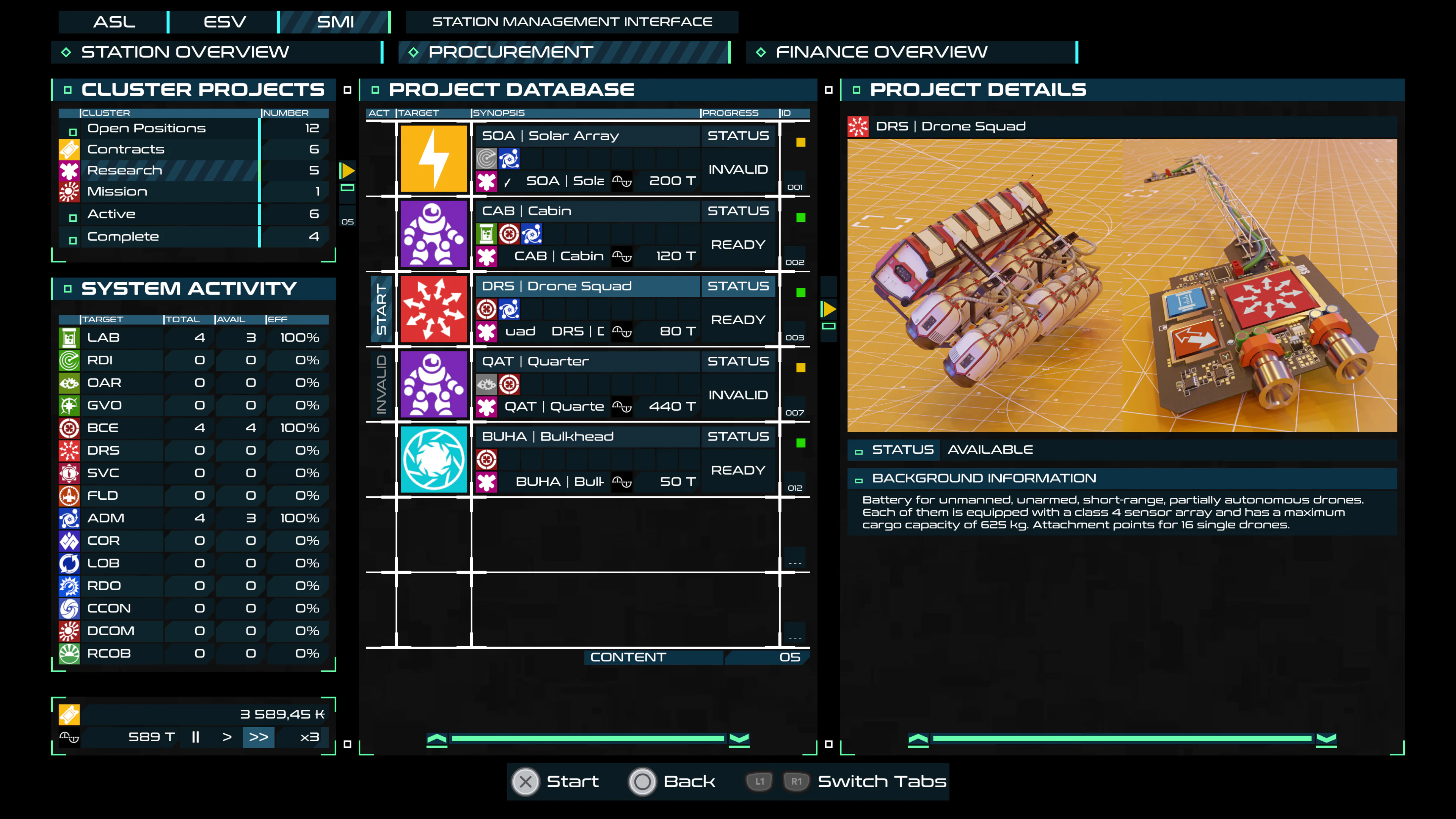This screenshot has height=819, width=1456.
Task: Select the LAB icon in System Activity
Action: (69, 337)
